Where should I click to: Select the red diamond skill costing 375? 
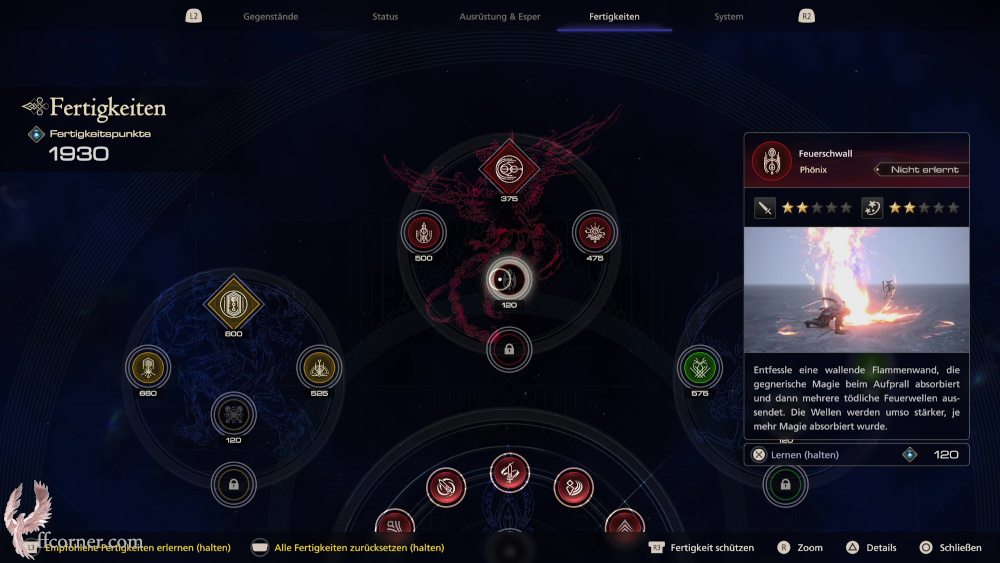tap(509, 168)
